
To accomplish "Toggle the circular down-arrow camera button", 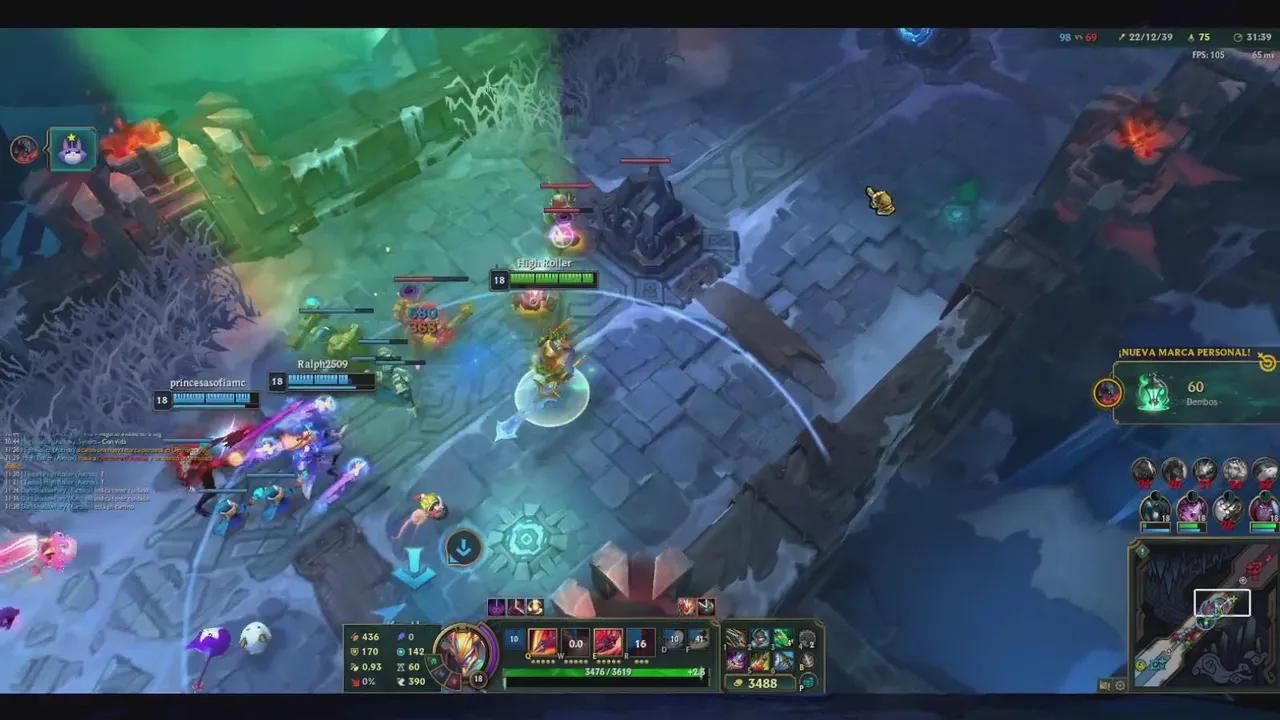I will (x=462, y=548).
